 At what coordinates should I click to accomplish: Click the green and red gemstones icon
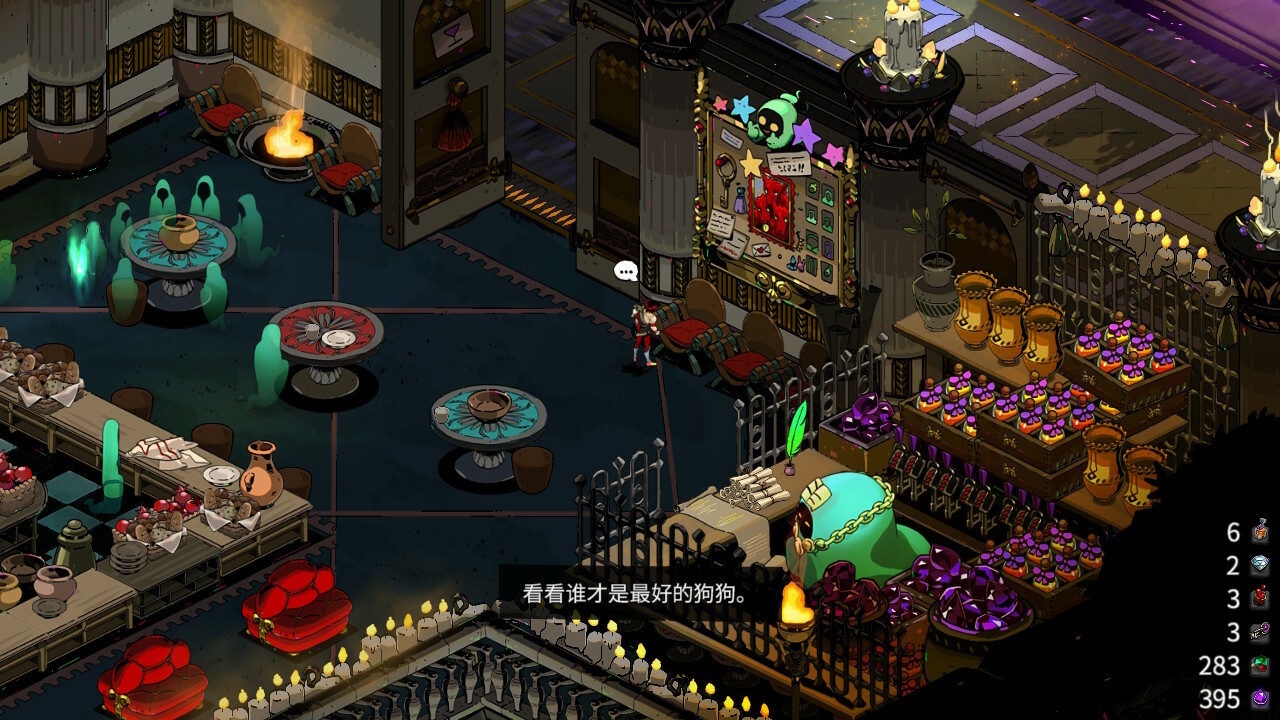[1260, 666]
